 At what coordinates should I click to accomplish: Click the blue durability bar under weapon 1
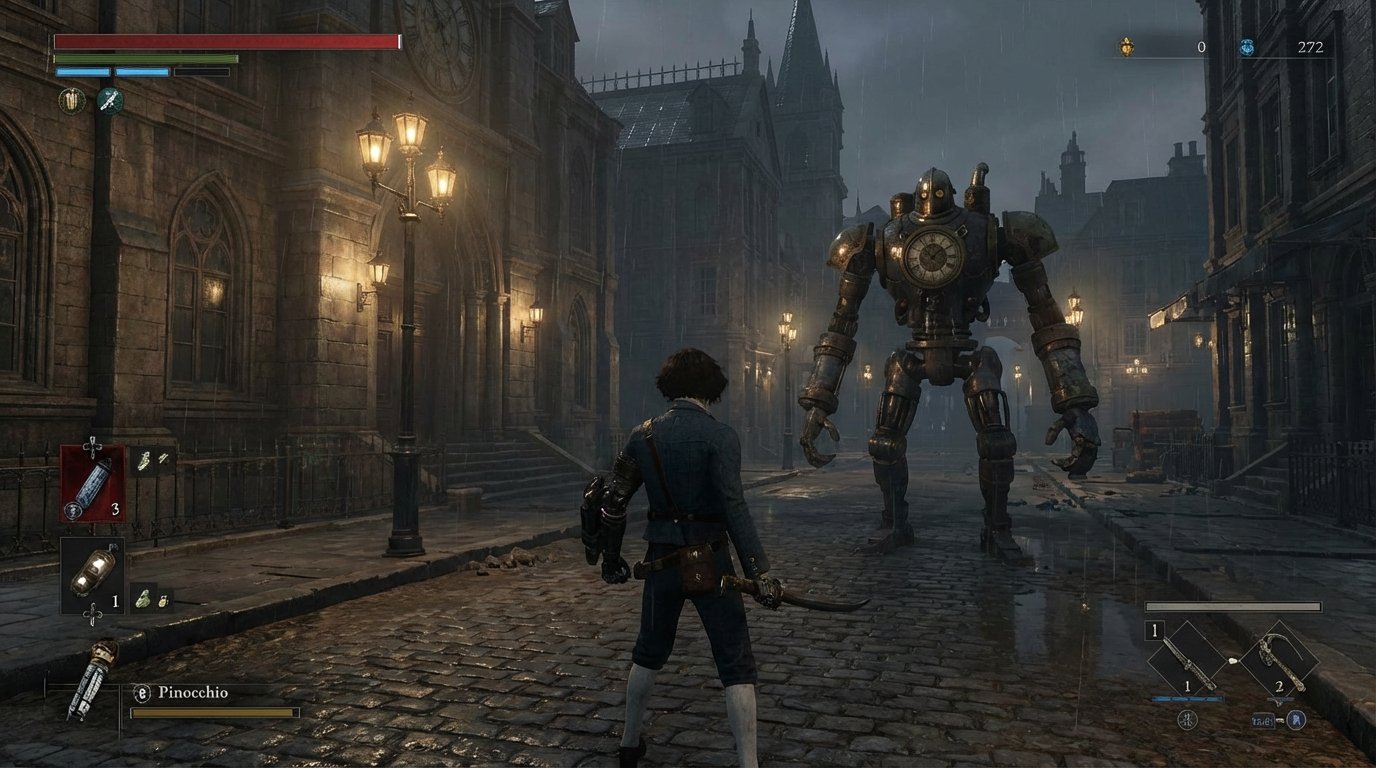(1187, 697)
